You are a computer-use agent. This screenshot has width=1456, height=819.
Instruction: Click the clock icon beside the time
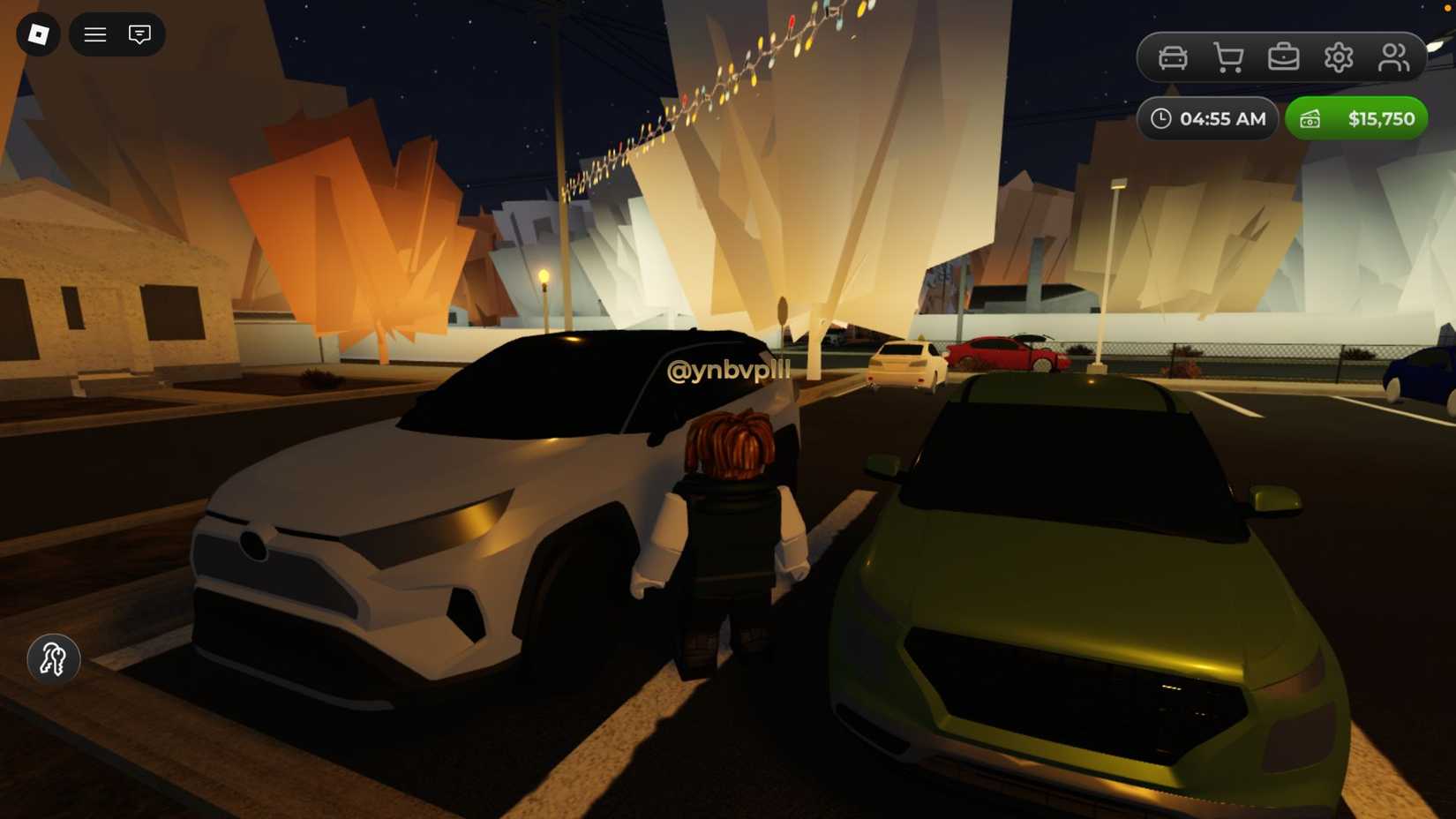[1161, 117]
